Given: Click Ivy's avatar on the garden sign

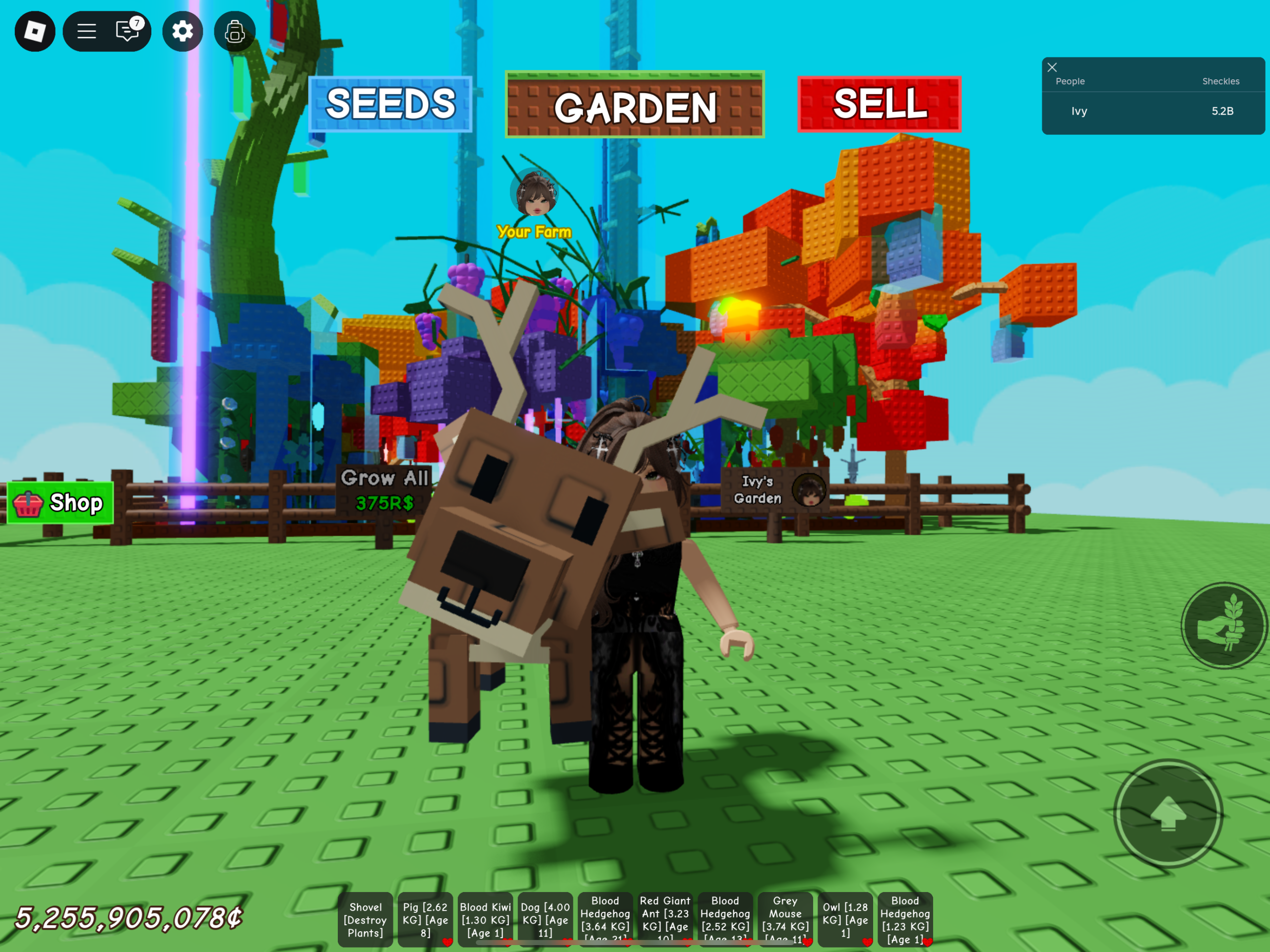Looking at the screenshot, I should (x=810, y=491).
